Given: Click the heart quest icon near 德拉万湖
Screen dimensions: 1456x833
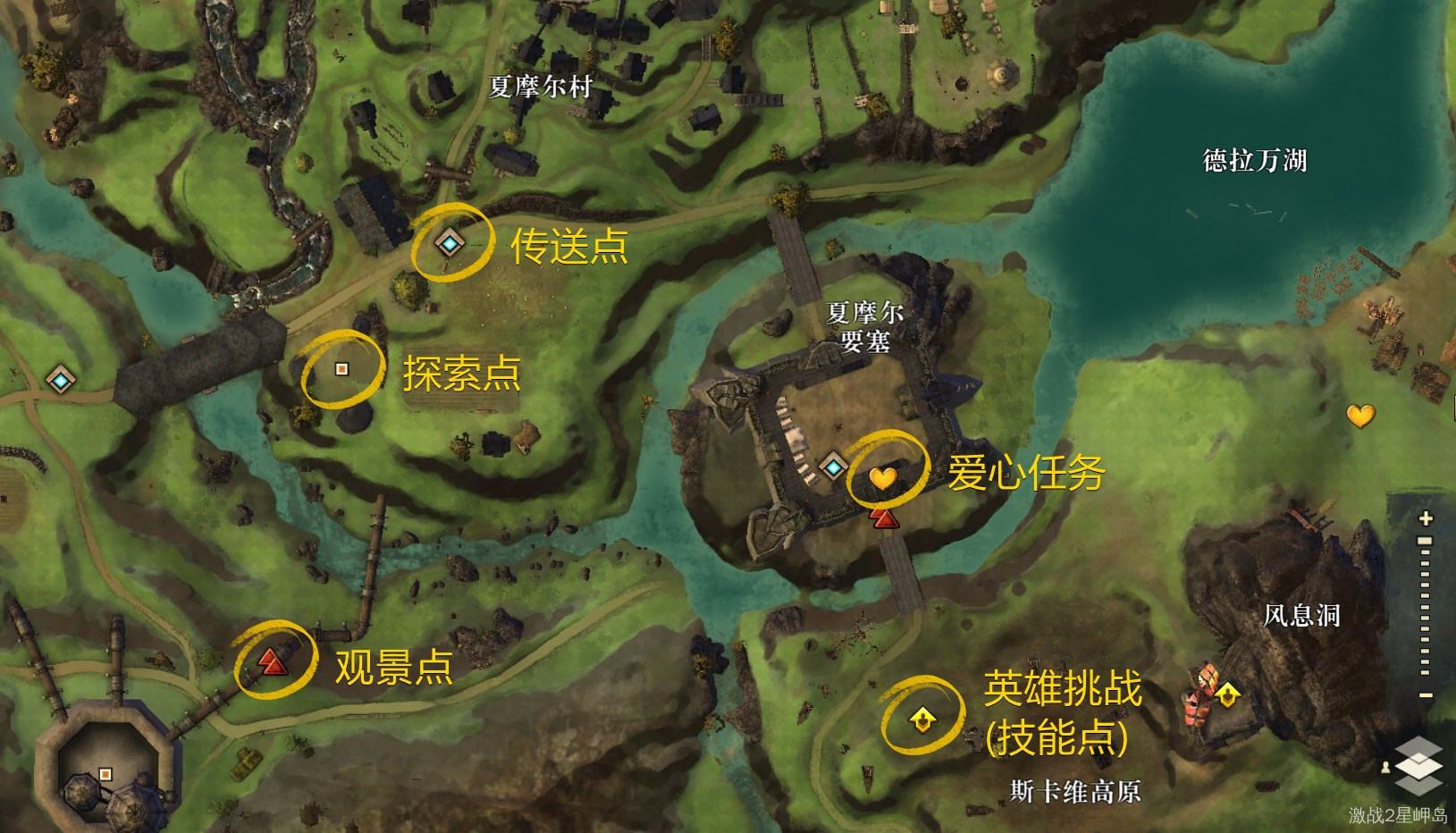Looking at the screenshot, I should [1362, 416].
